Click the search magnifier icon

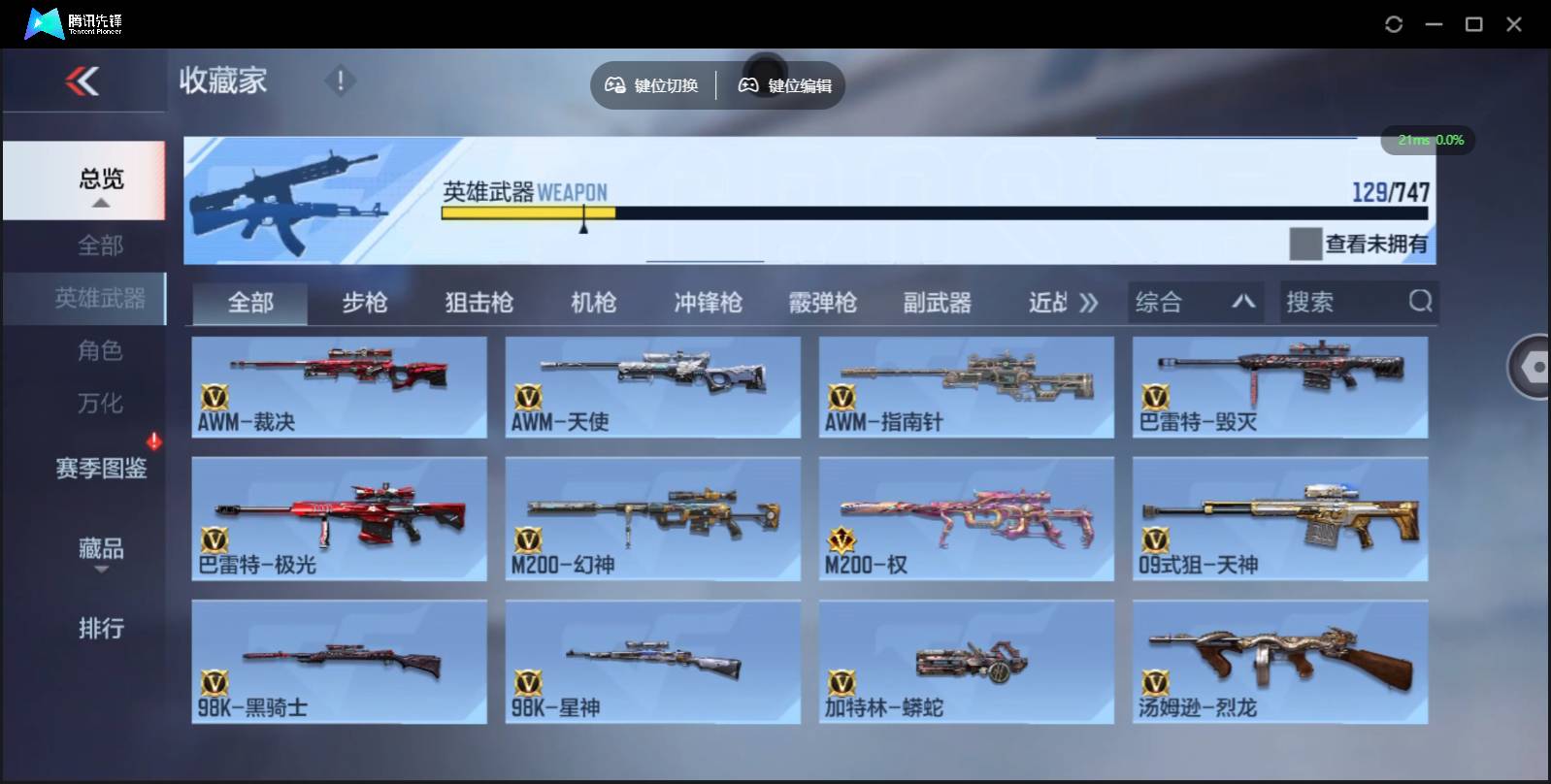point(1421,302)
